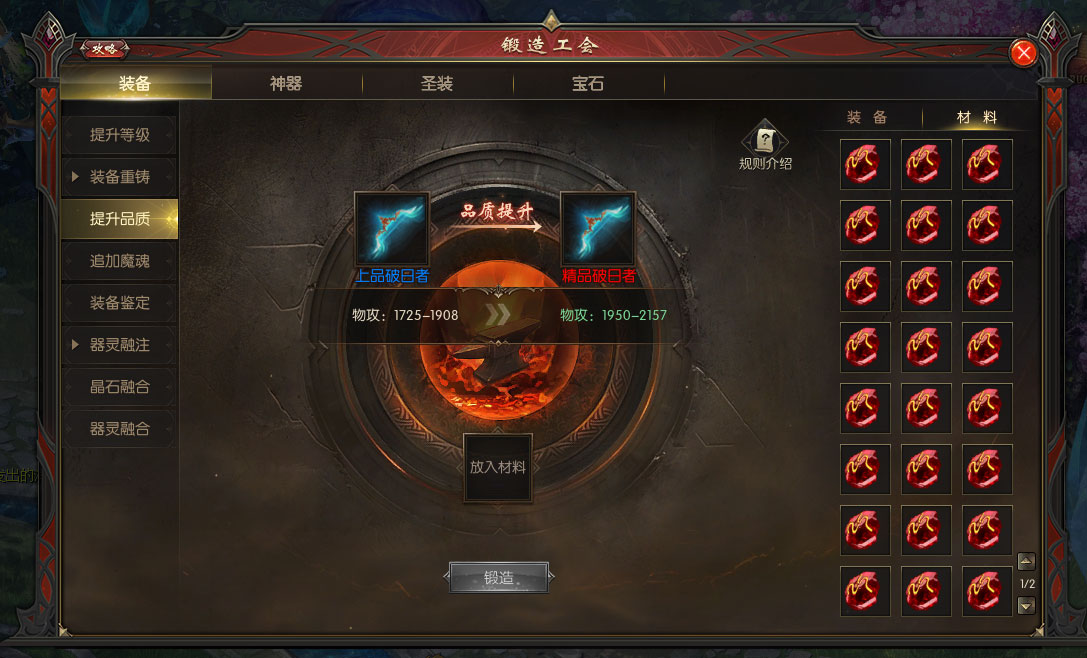Open the 追加魔魂 option

pos(119,261)
